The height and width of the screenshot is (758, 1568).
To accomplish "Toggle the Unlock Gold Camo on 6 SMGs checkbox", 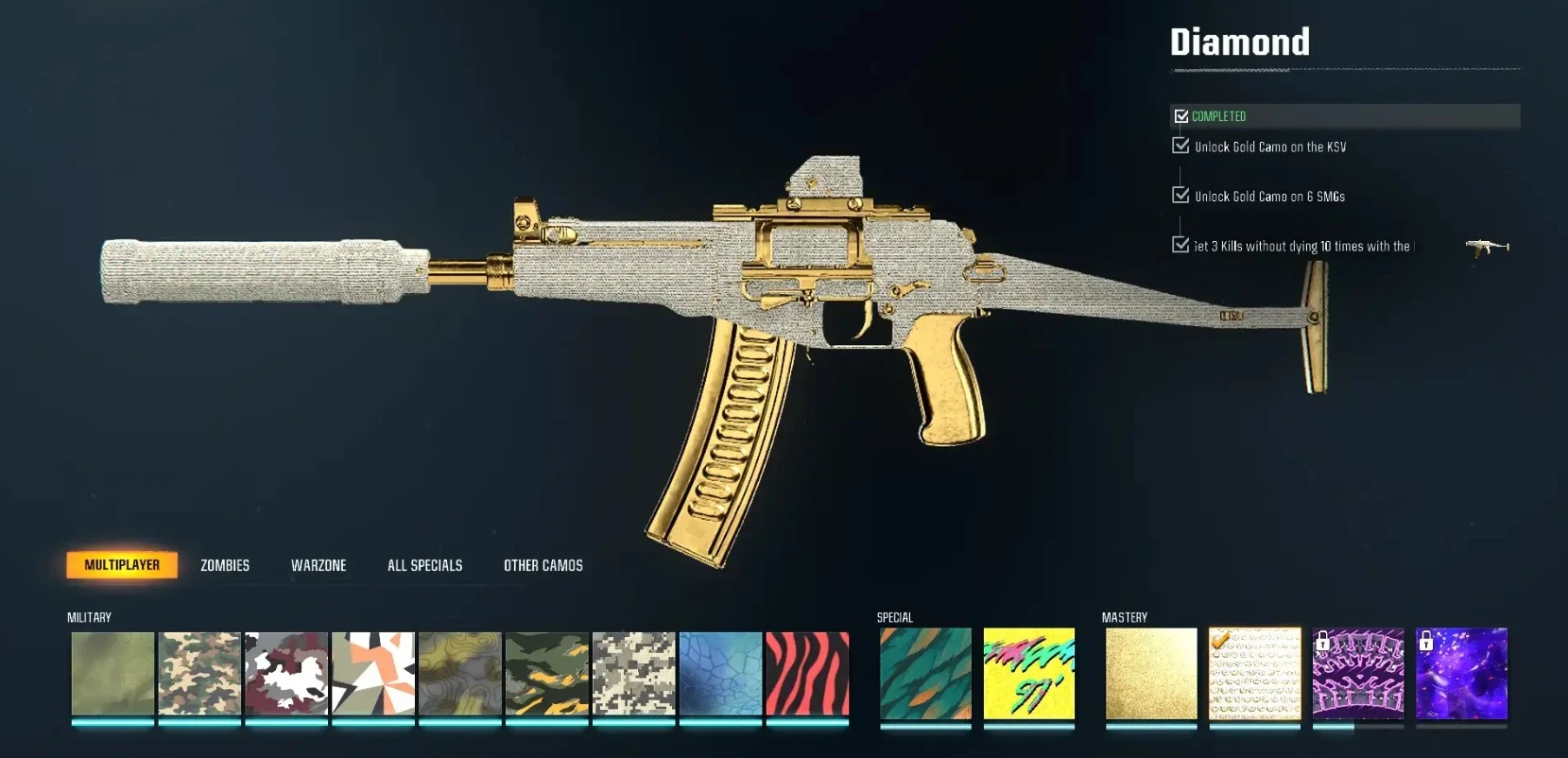I will click(x=1179, y=196).
